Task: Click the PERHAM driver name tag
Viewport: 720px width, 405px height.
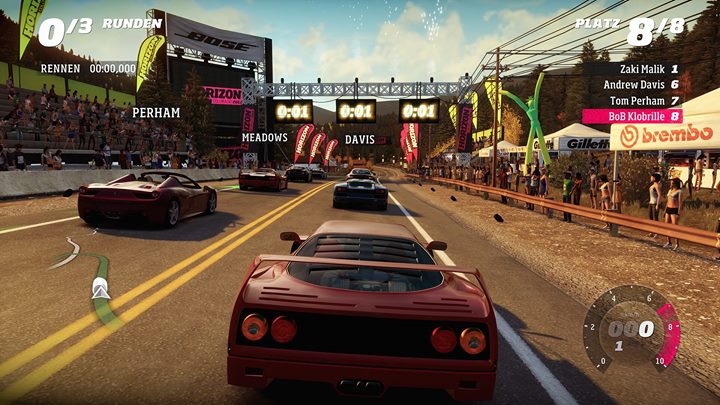Action: (156, 113)
